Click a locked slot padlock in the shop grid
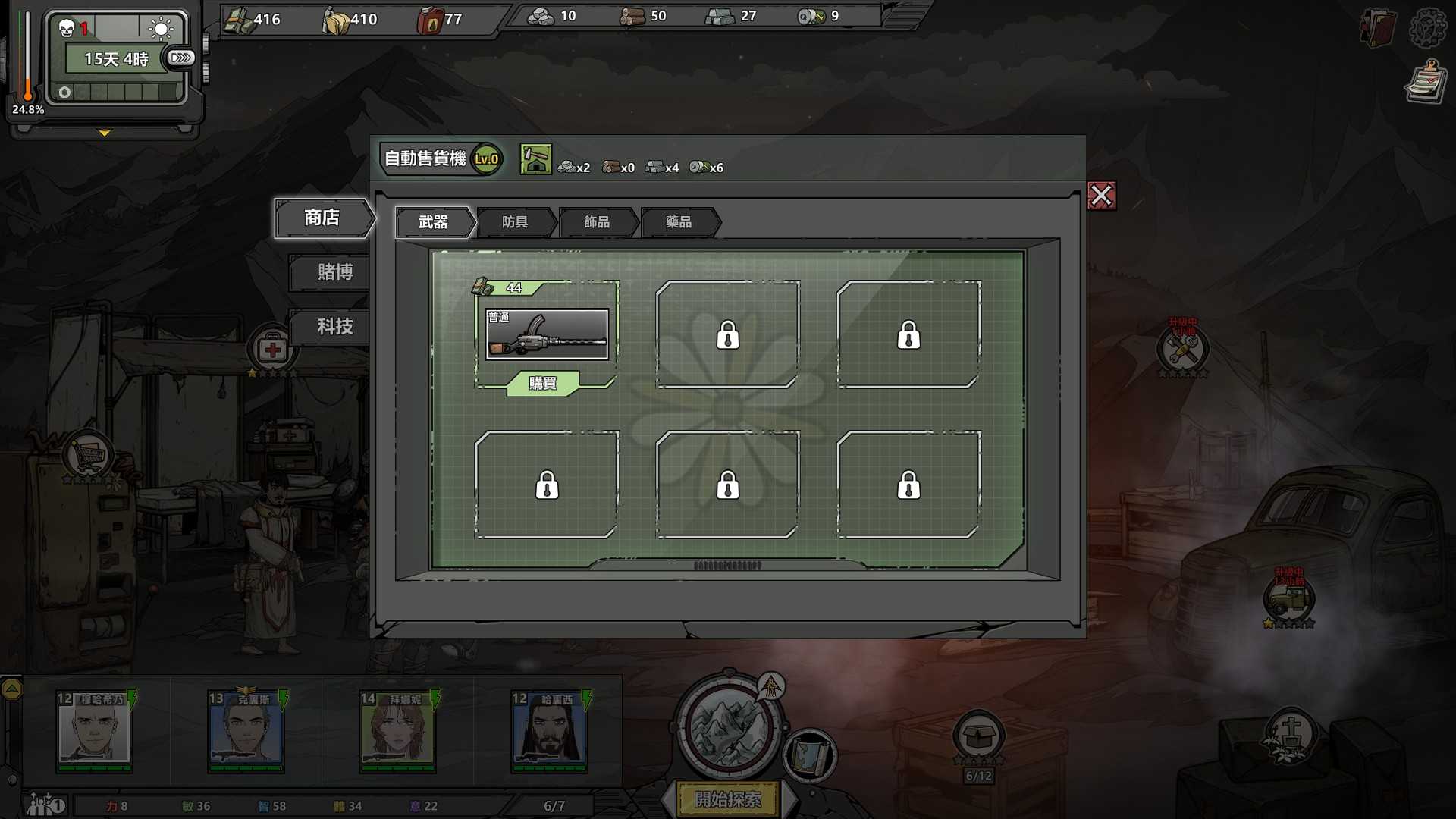The height and width of the screenshot is (819, 1456). (x=729, y=334)
